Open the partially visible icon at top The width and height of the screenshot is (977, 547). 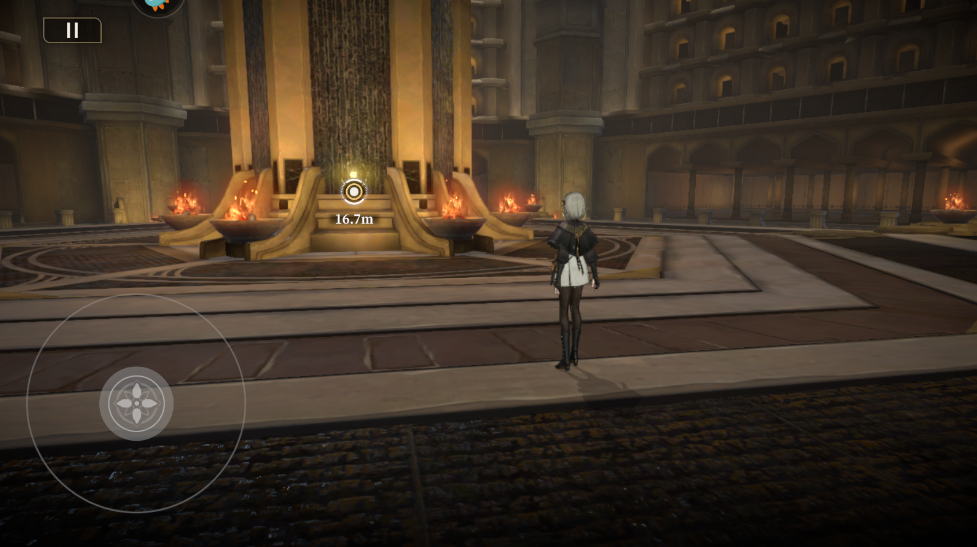pos(158,6)
